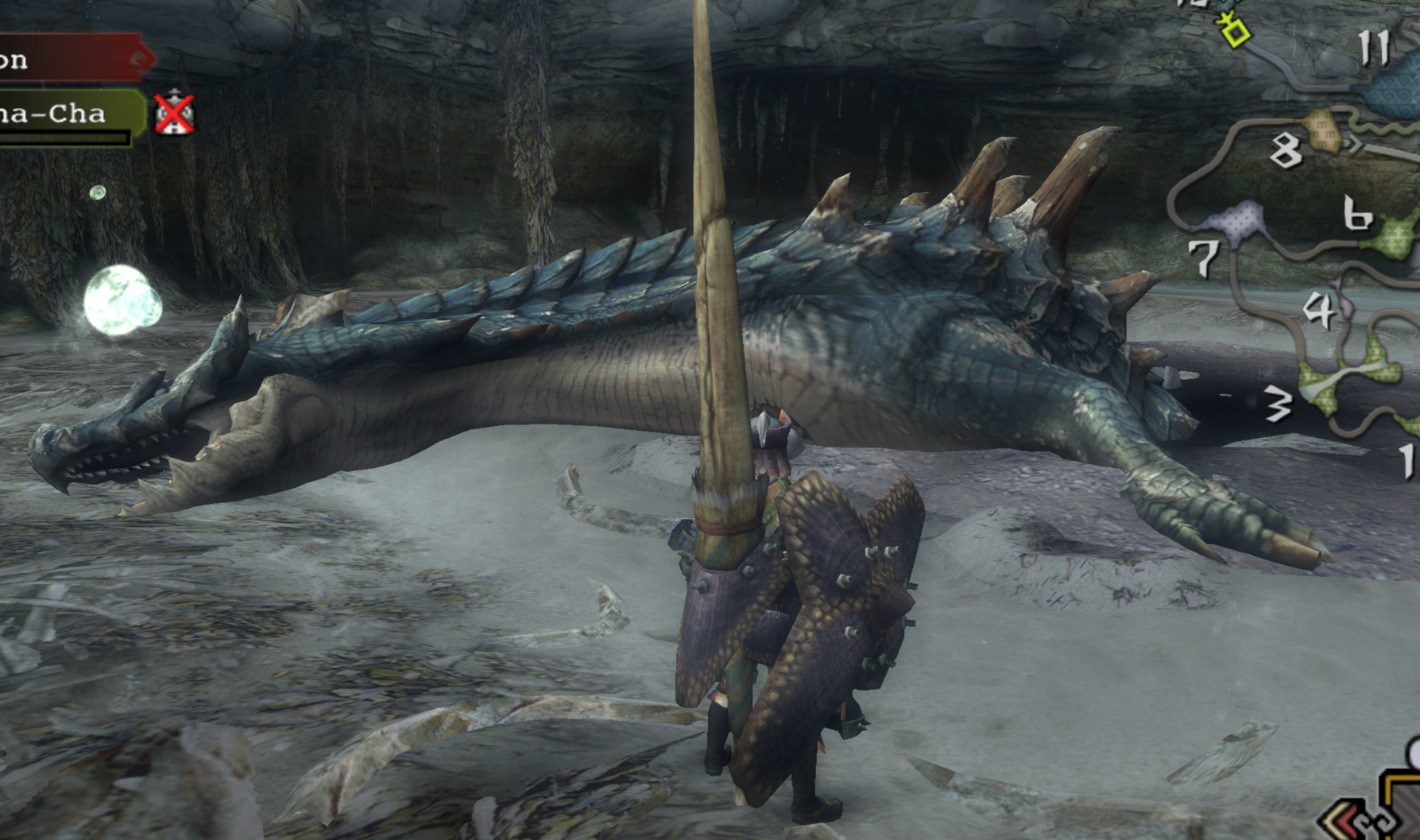Click the yellow player marker on minimap
1420x840 pixels.
[1235, 32]
